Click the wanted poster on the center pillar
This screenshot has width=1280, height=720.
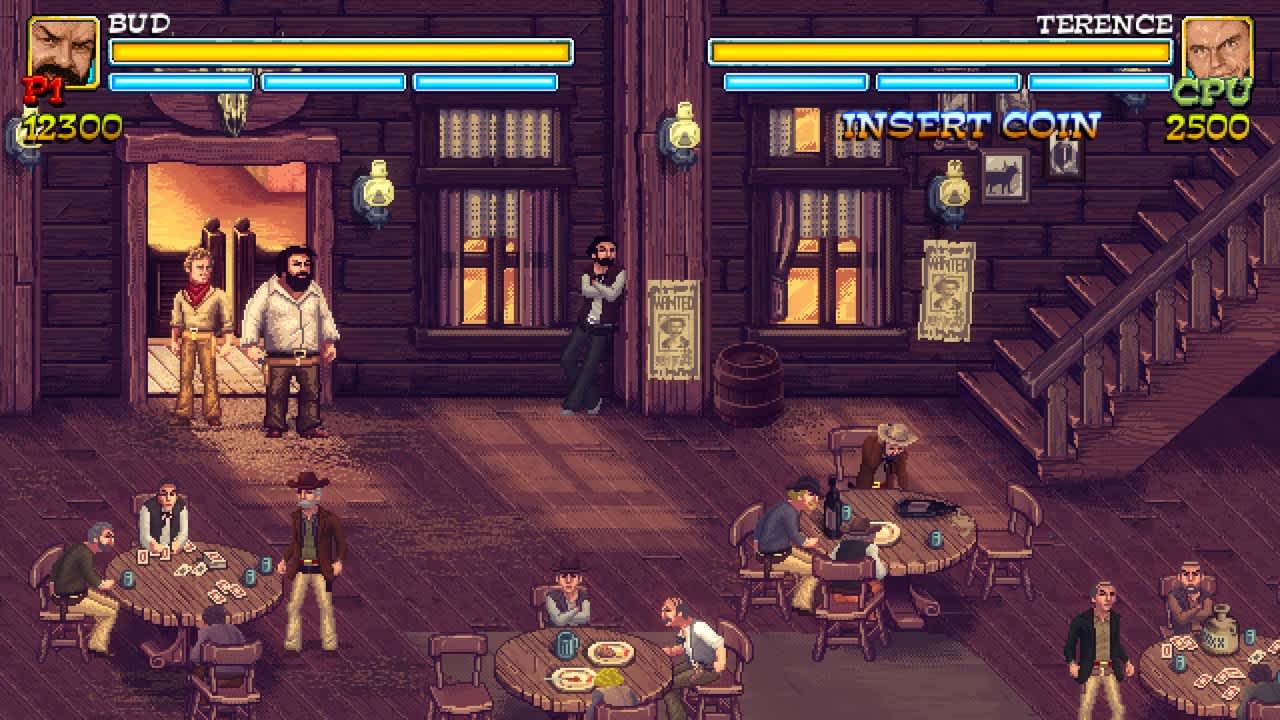click(x=673, y=327)
